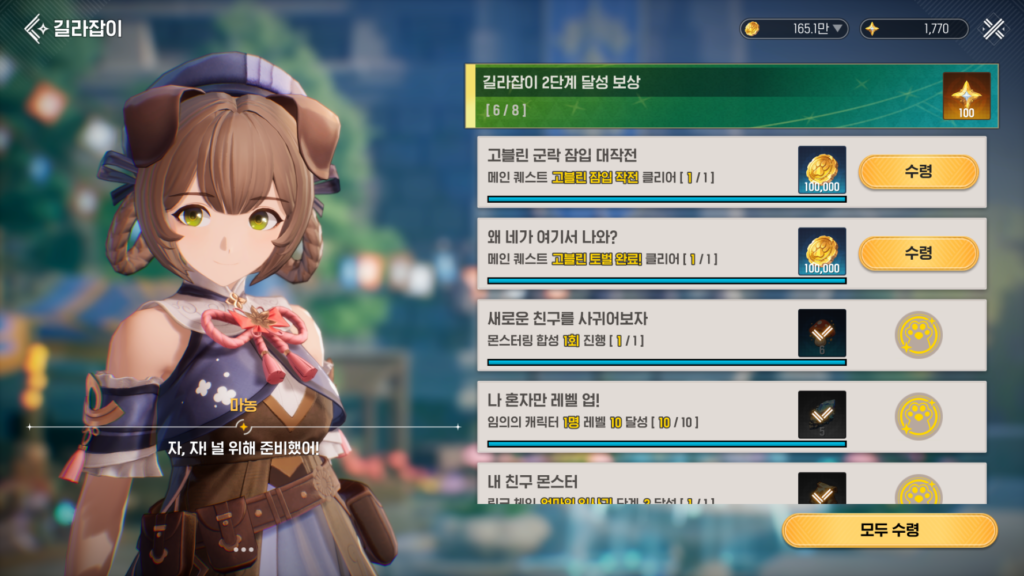The height and width of the screenshot is (576, 1024).
Task: Go back using the 길라잡이 back arrow
Action: coord(38,27)
